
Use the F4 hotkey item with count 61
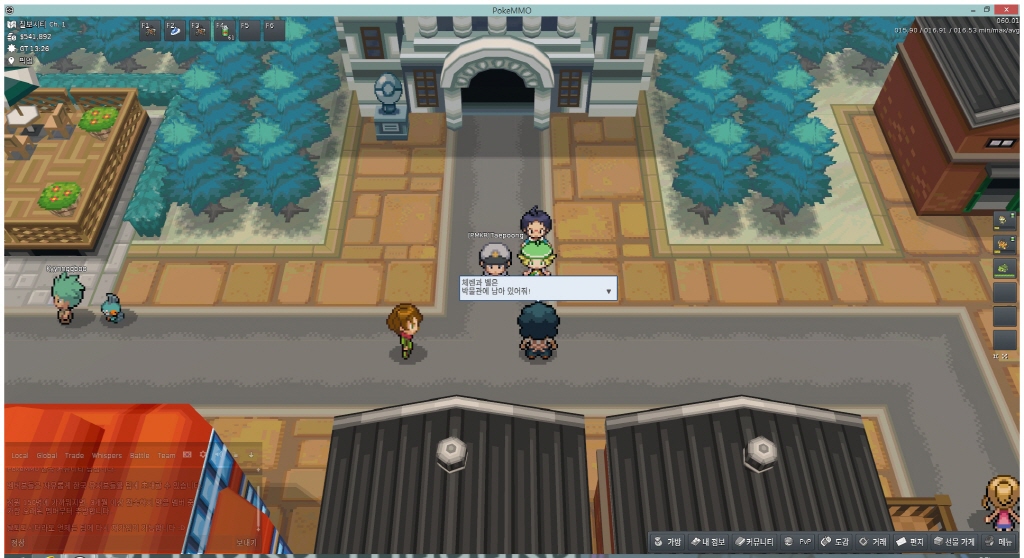[x=223, y=28]
